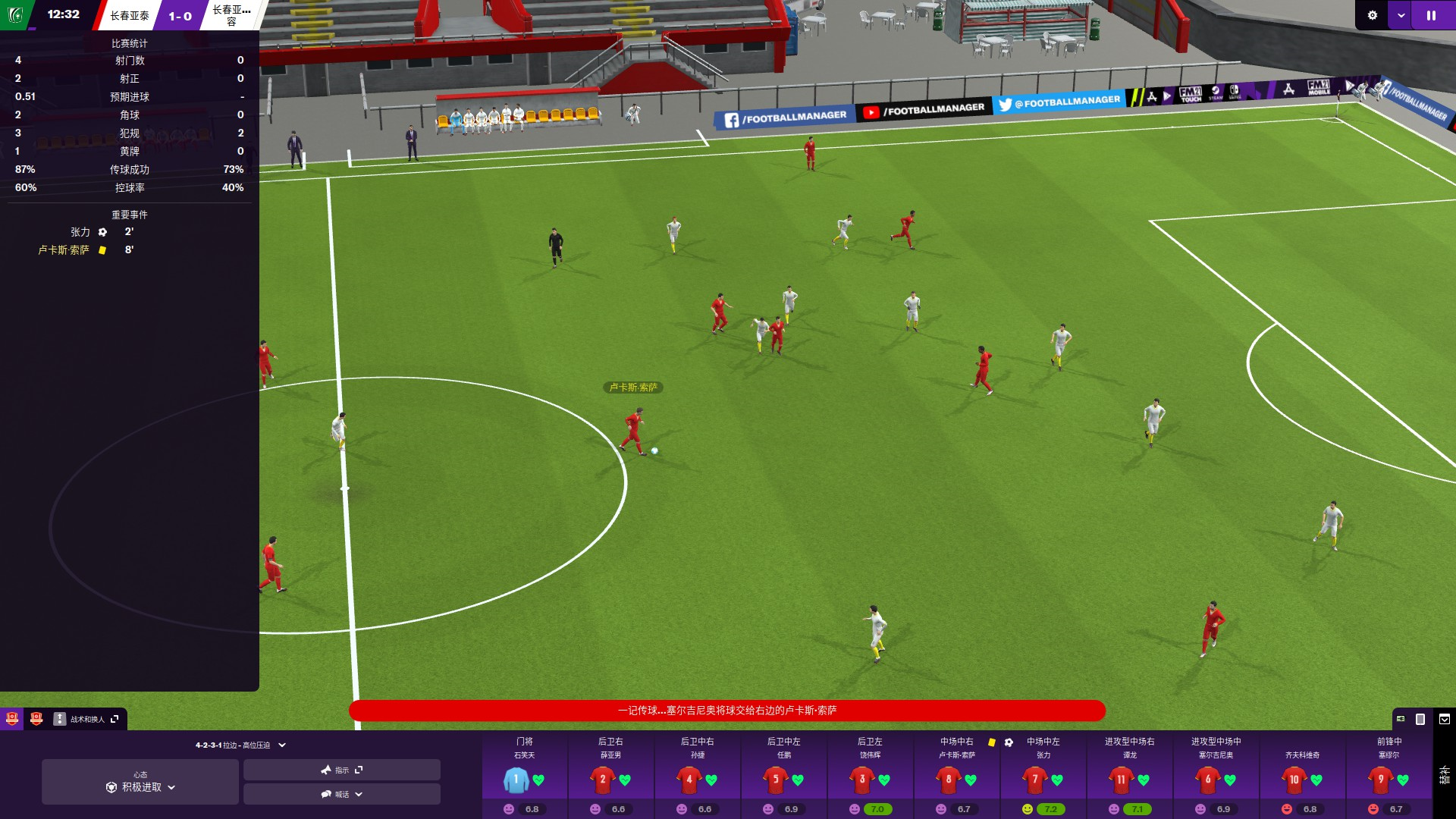Pause the match

1431,15
